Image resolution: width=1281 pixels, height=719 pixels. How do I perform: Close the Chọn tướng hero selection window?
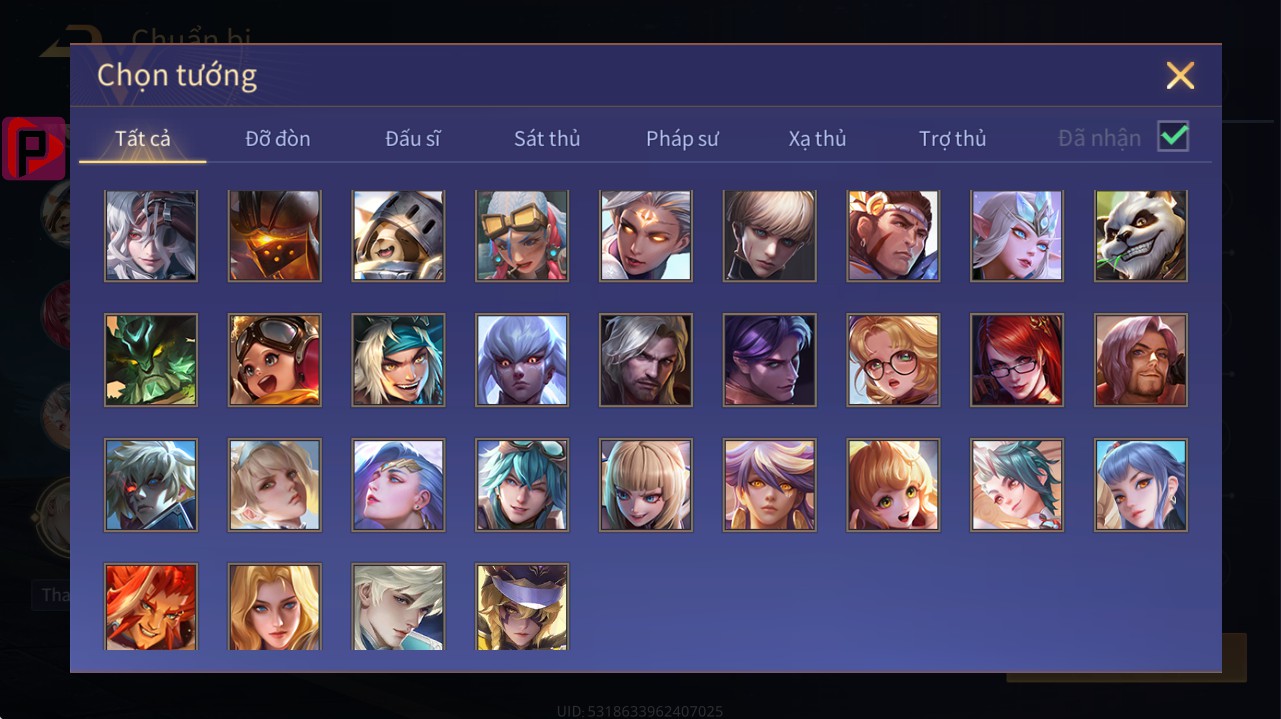[1180, 76]
